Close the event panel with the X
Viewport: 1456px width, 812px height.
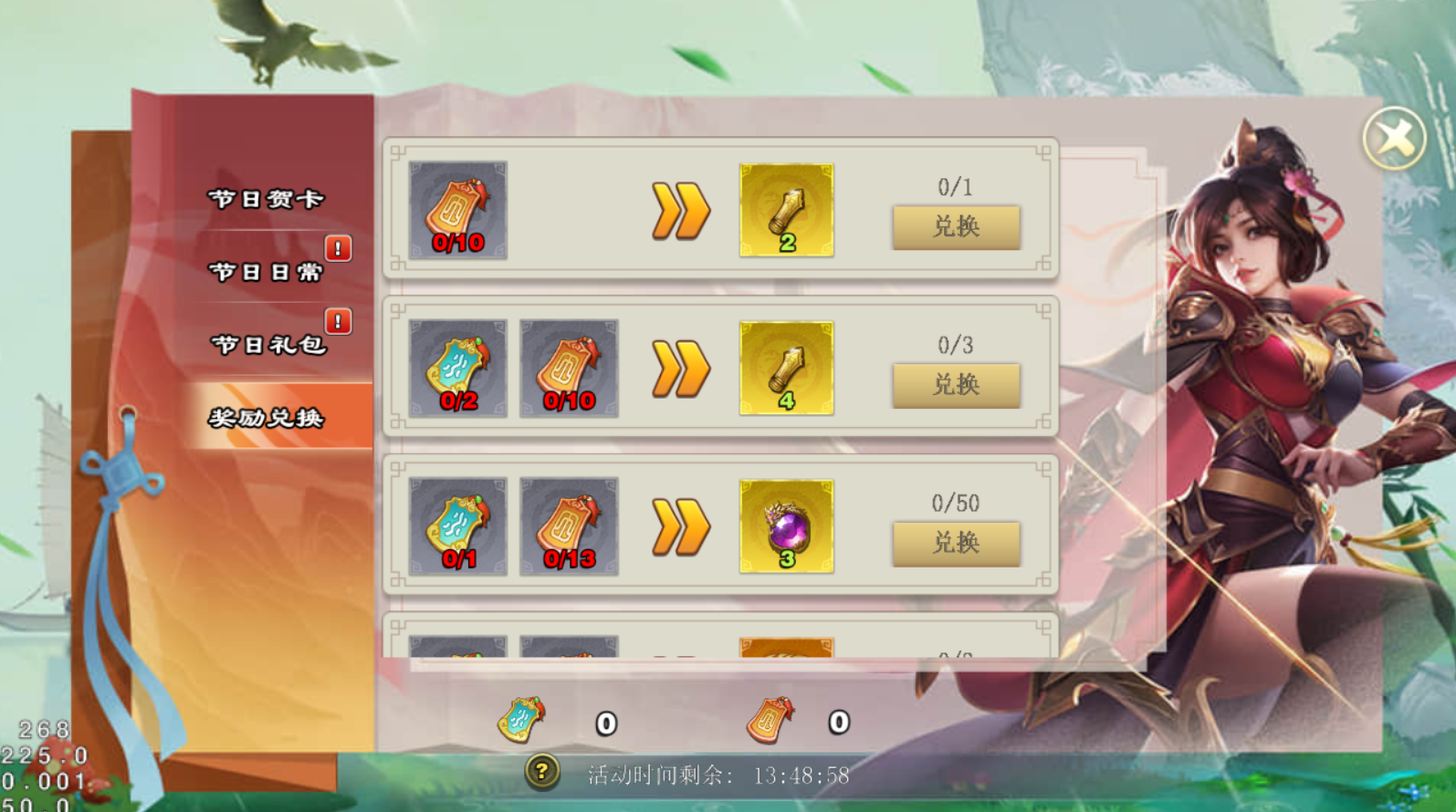(1393, 139)
